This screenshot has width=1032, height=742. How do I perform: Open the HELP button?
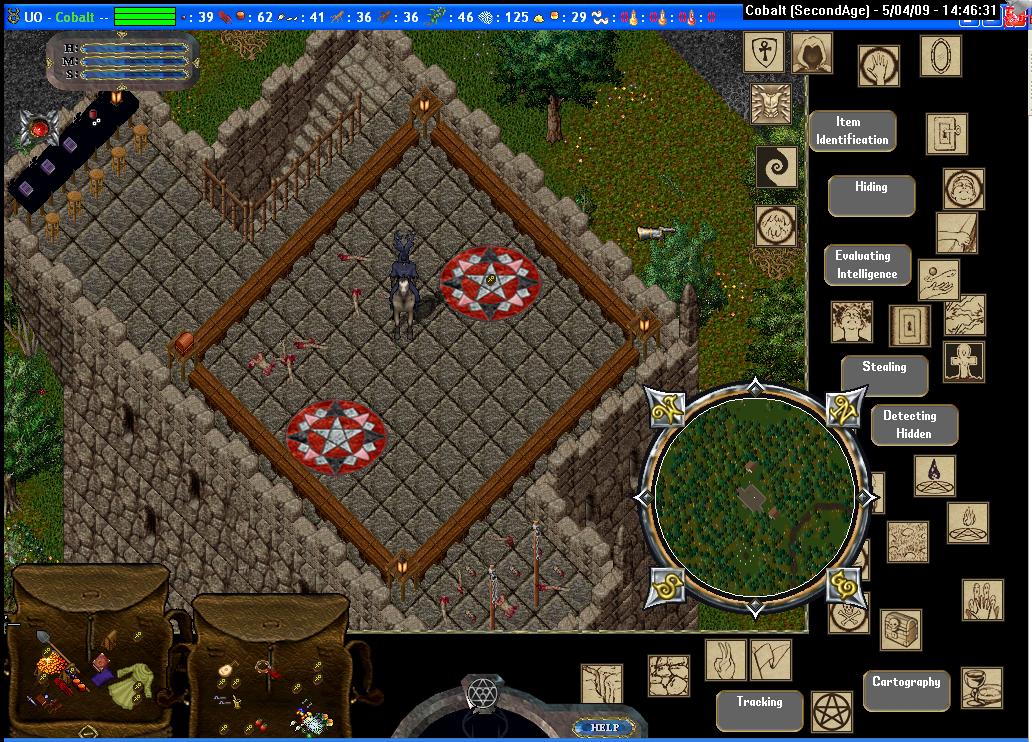(604, 727)
